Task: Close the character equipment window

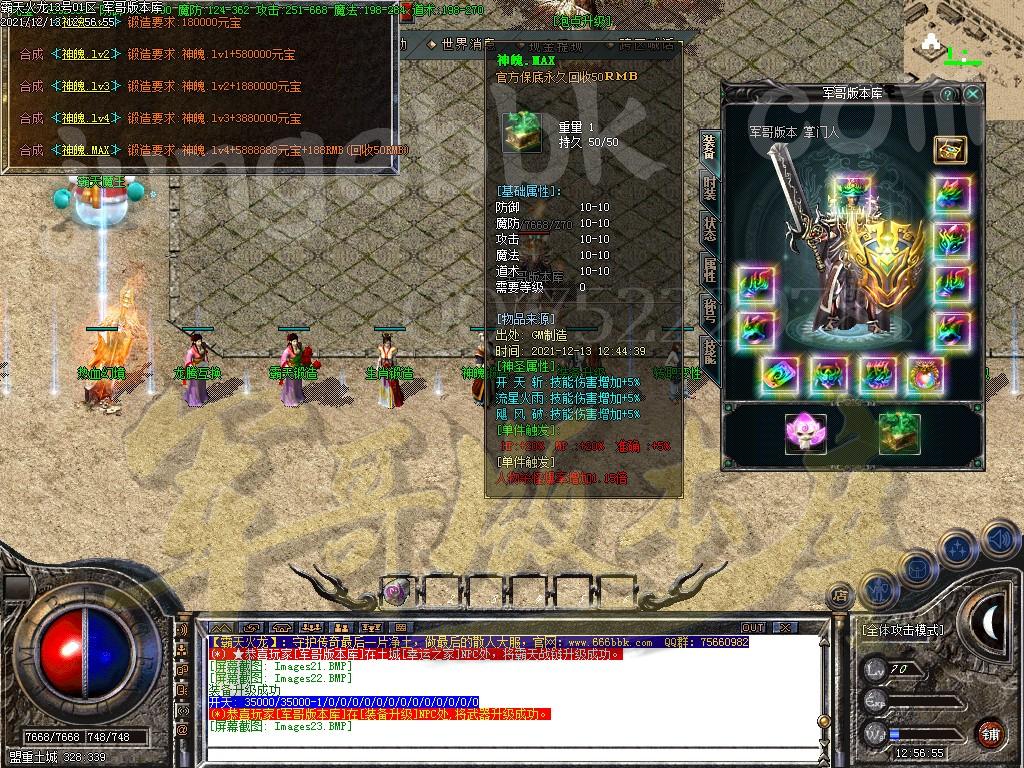Action: point(972,93)
